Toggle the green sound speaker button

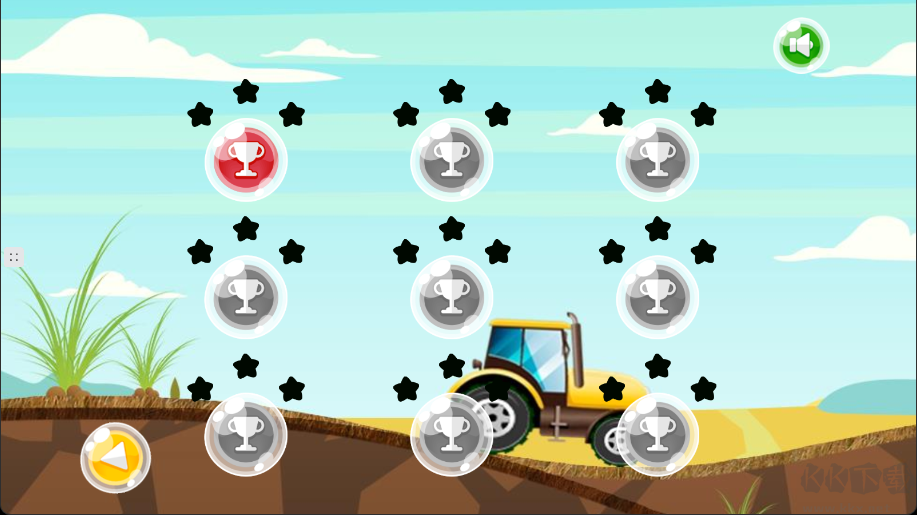(801, 46)
